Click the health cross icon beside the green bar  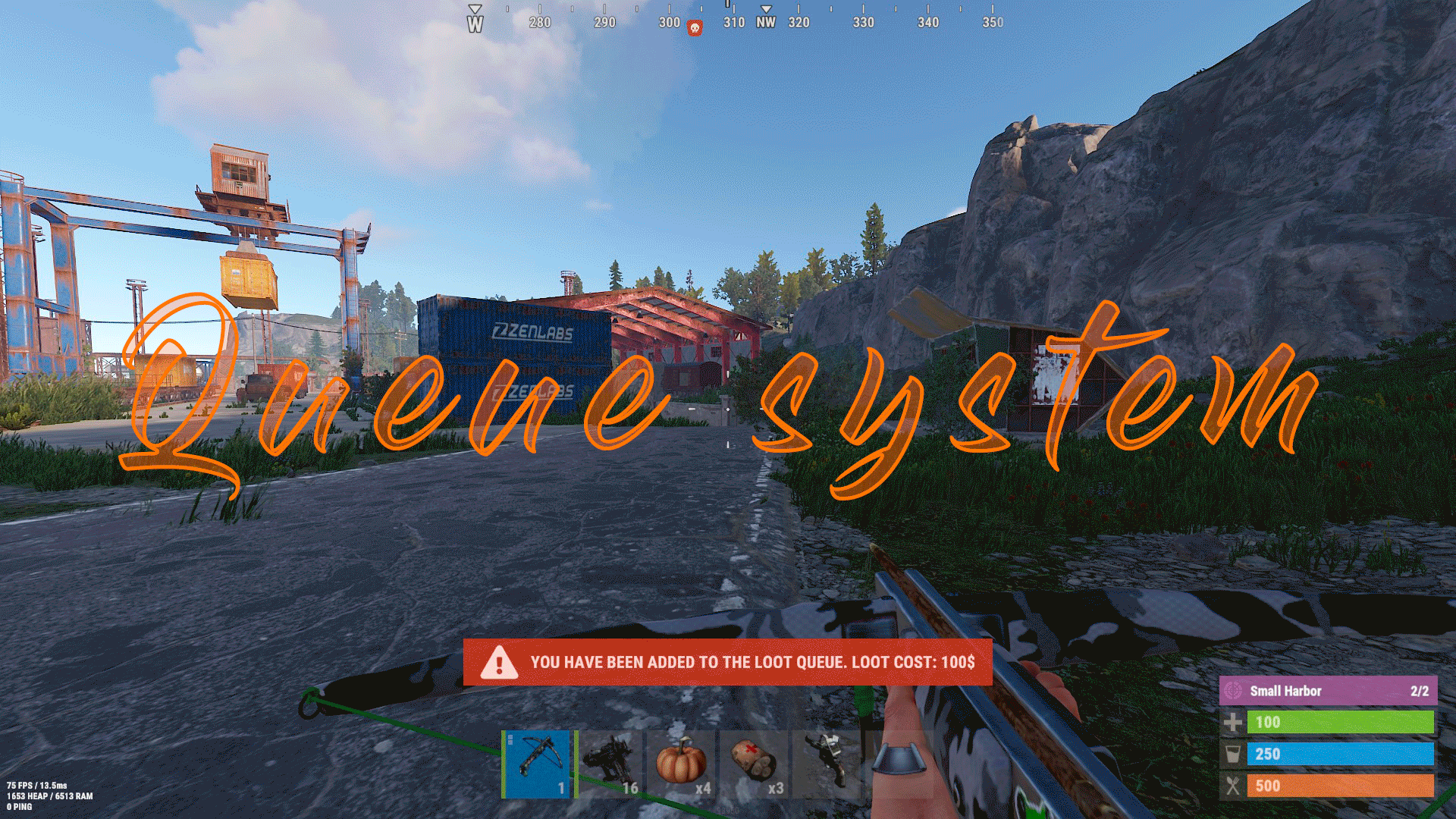pyautogui.click(x=1235, y=722)
